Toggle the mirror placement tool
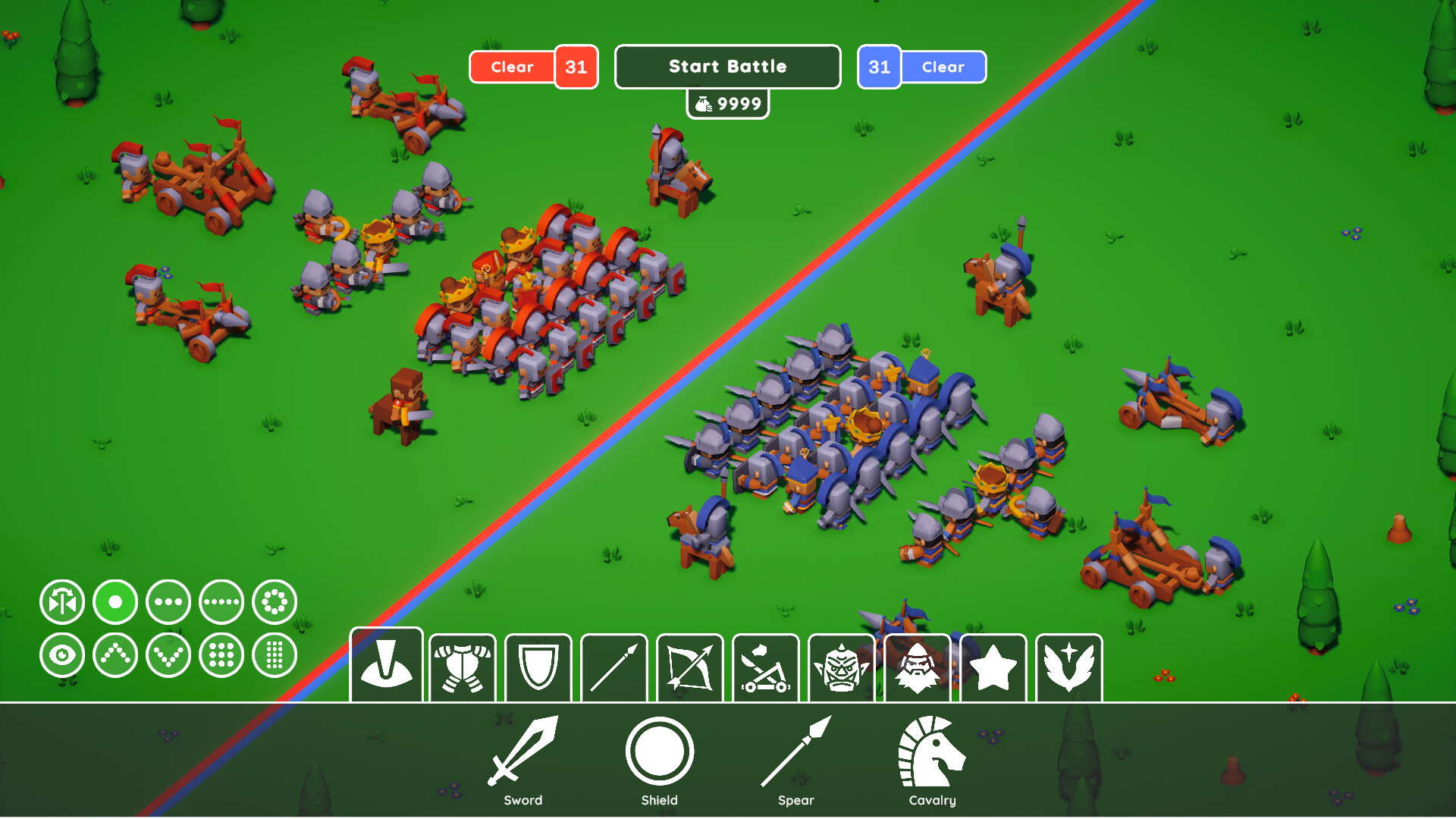The width and height of the screenshot is (1456, 819). [x=62, y=601]
